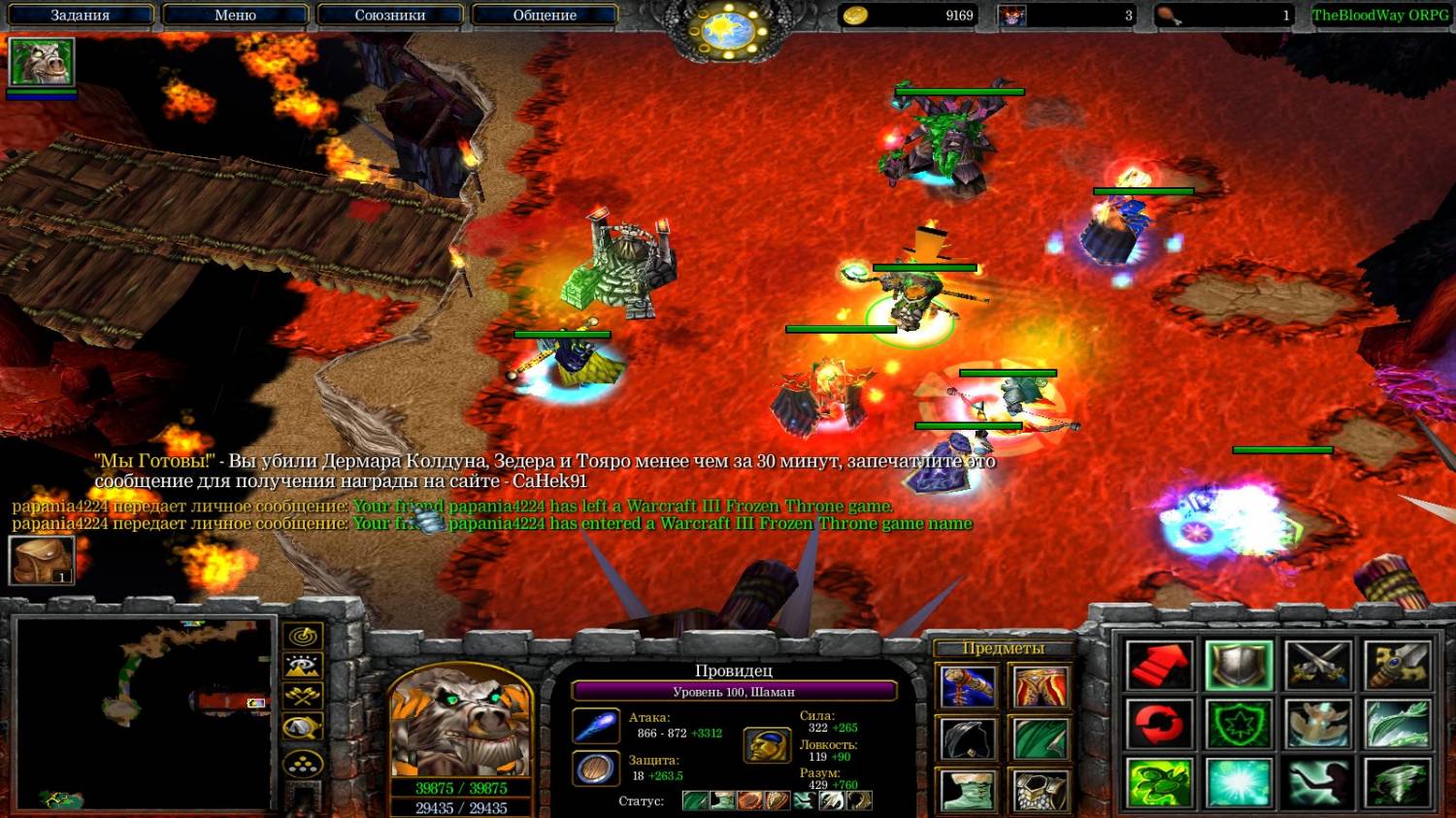Viewport: 1456px width, 818px height.
Task: Open the Задания quests menu
Action: [80, 16]
